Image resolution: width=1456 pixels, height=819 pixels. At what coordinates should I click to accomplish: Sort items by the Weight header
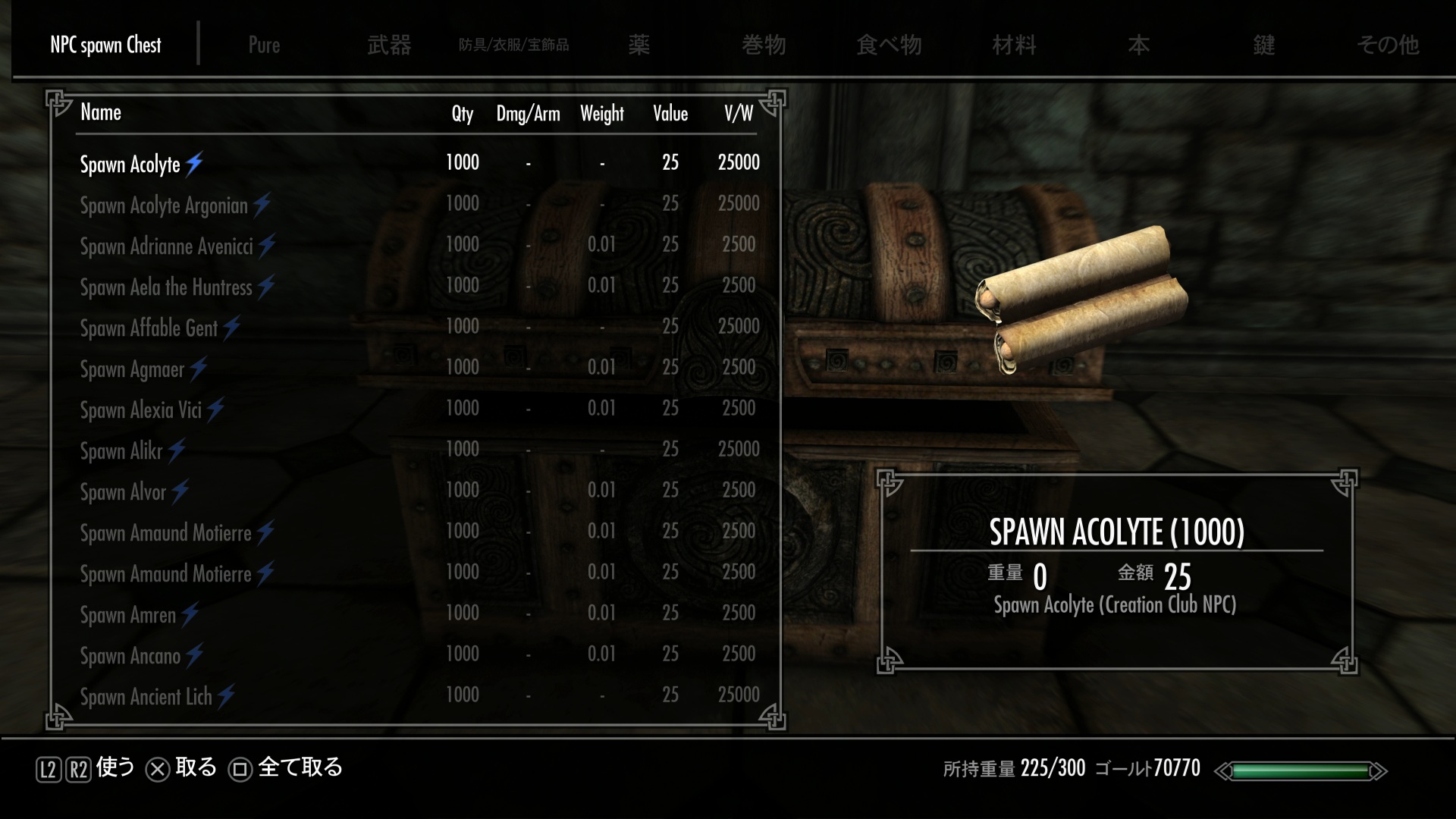[x=602, y=114]
